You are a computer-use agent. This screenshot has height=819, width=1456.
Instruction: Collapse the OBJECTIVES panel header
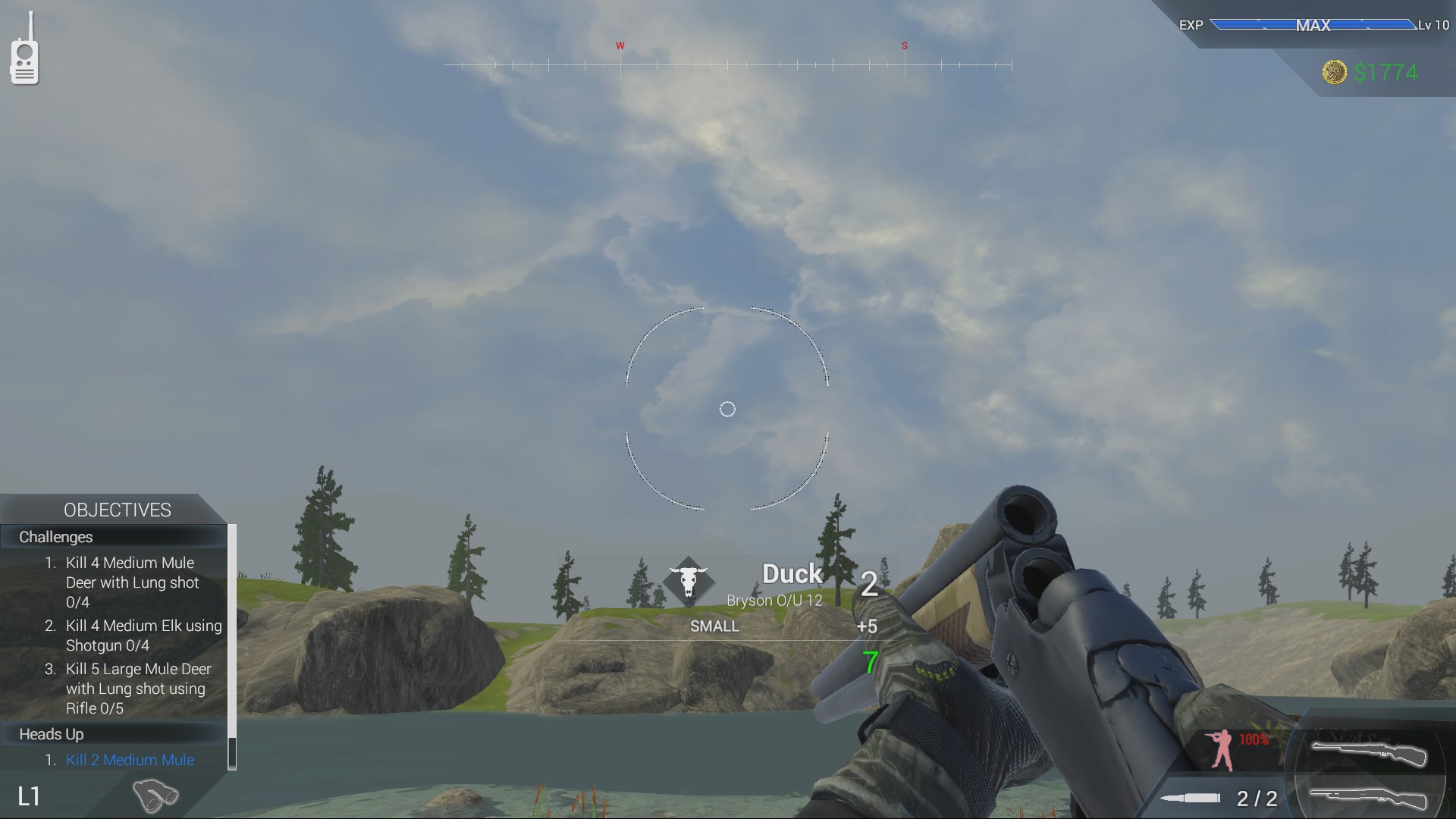click(118, 509)
